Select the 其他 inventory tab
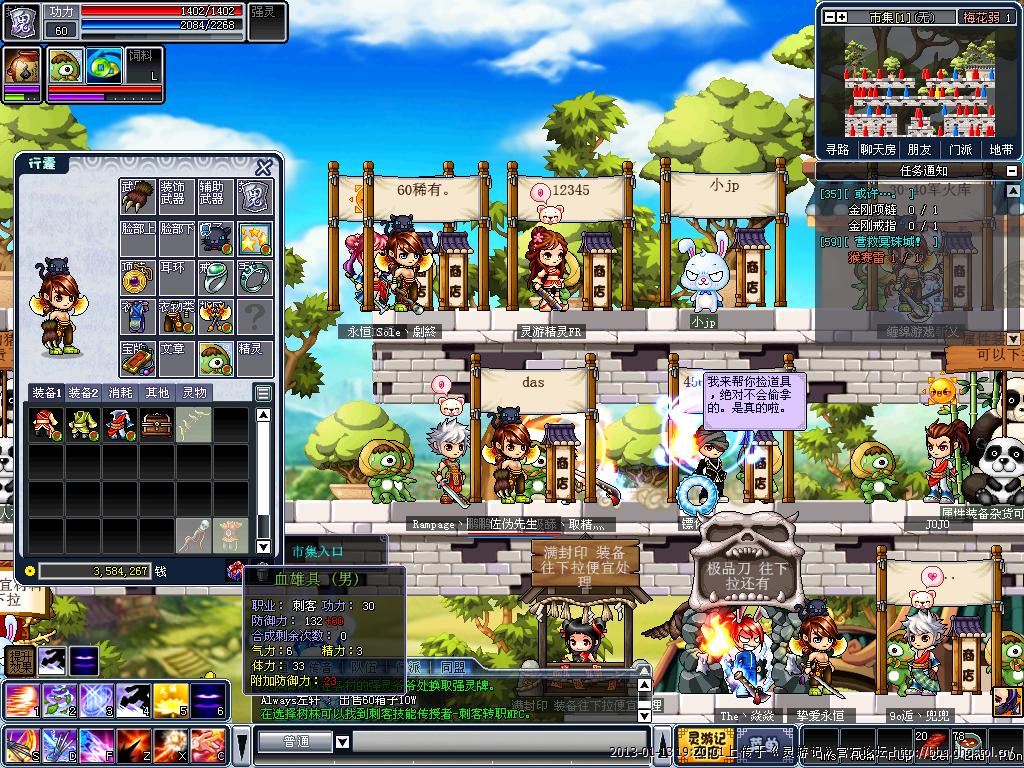Viewport: 1024px width, 768px height. [x=157, y=393]
